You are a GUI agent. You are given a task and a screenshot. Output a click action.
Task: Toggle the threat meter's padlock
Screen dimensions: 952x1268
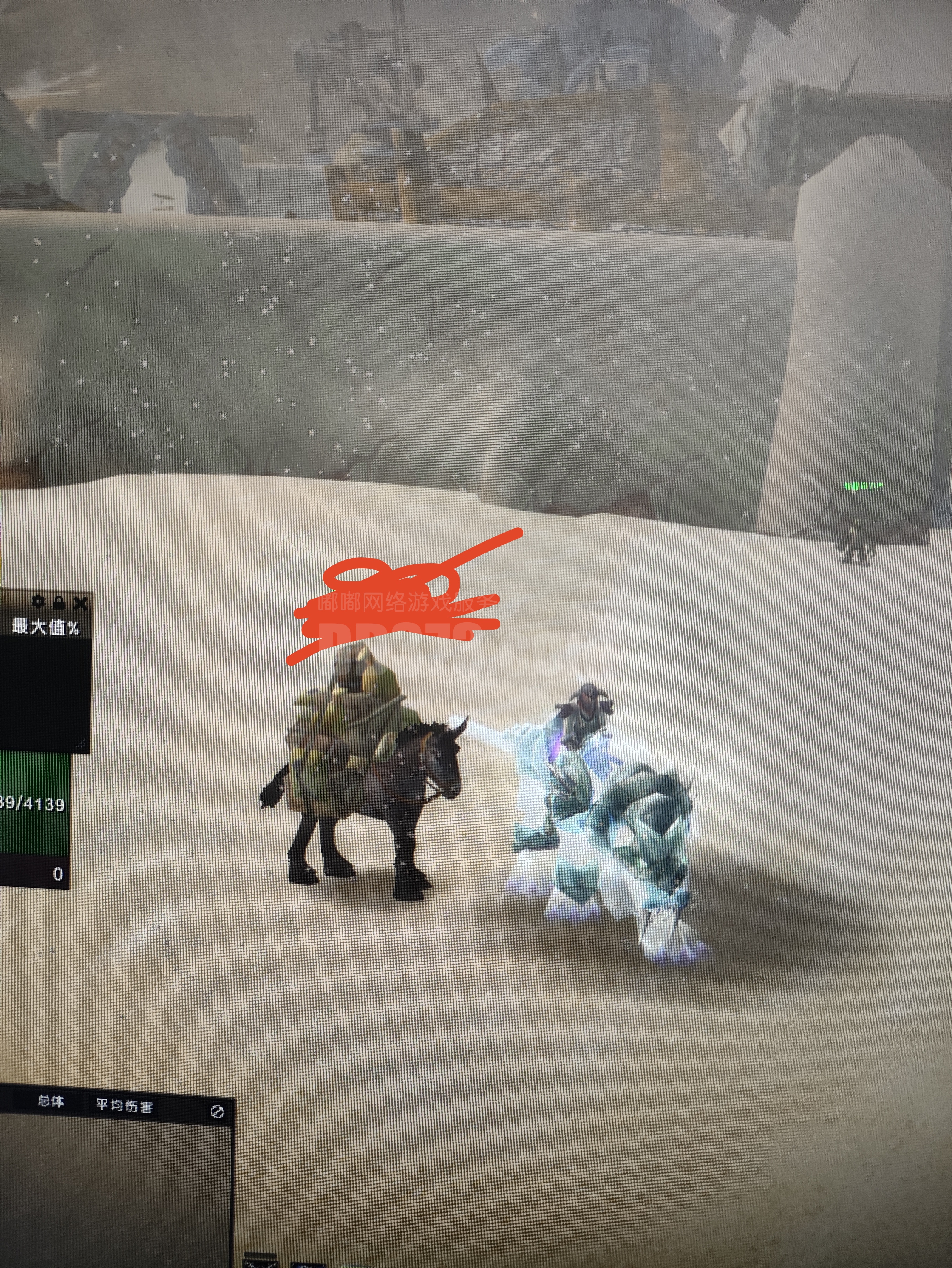click(59, 602)
